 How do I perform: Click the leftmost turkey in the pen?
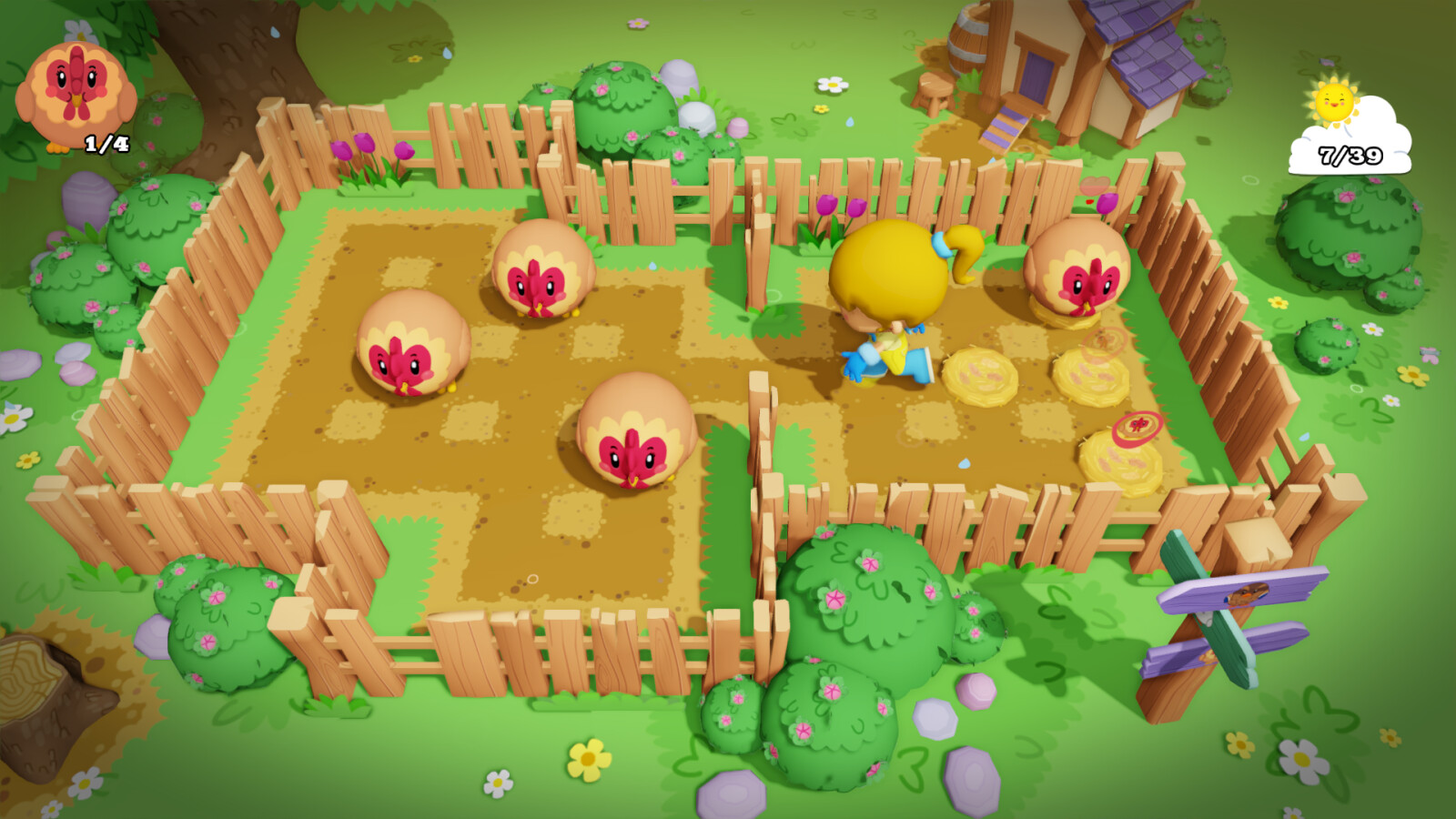coord(409,346)
